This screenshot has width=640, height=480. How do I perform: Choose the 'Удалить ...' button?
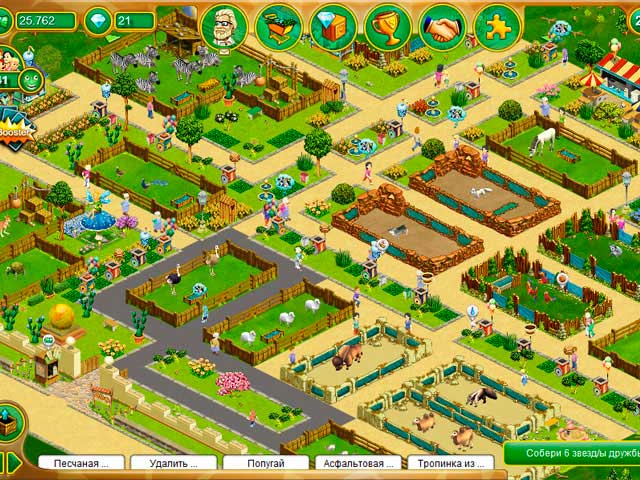pos(173,463)
